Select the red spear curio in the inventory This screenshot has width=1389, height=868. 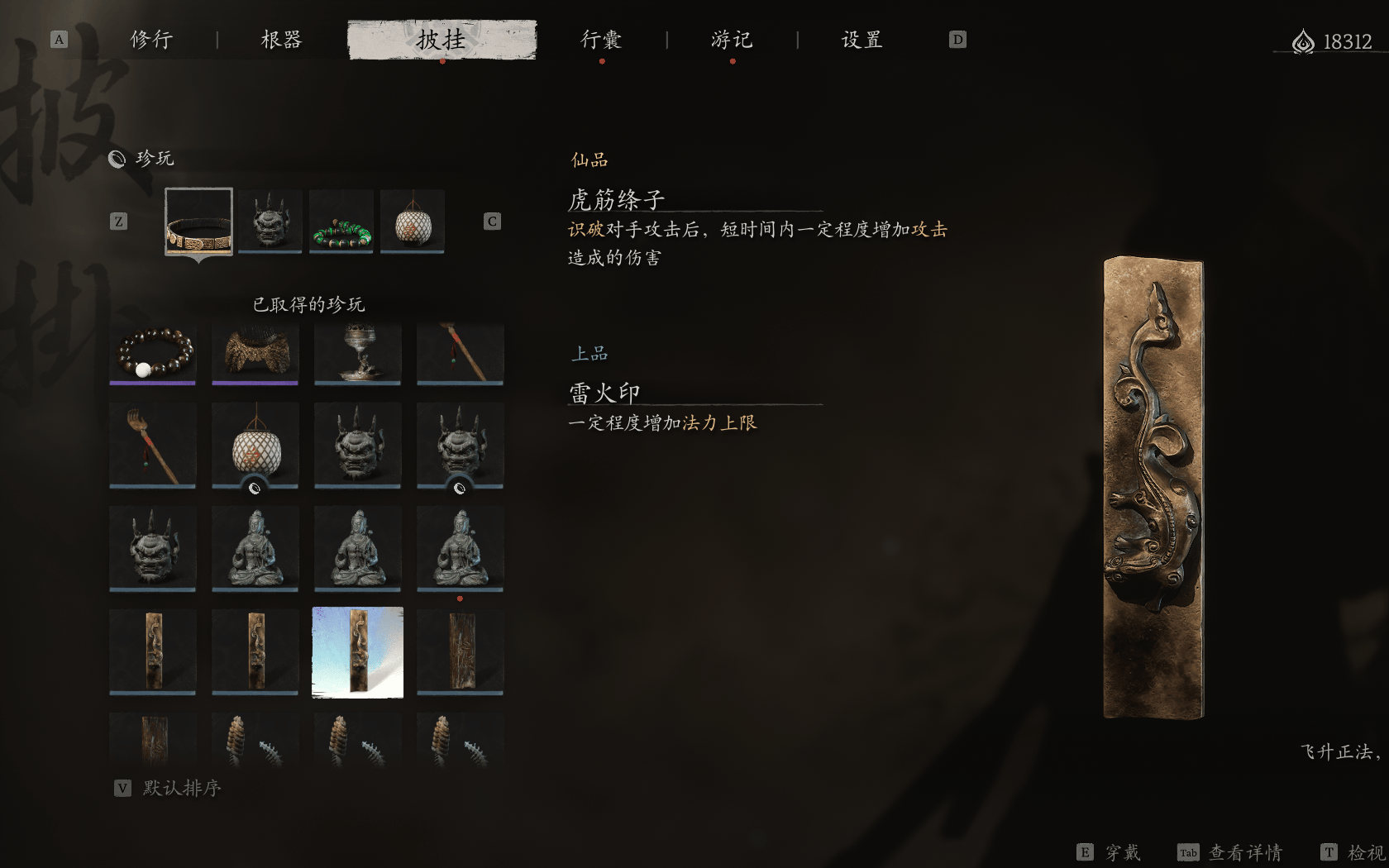(460, 354)
